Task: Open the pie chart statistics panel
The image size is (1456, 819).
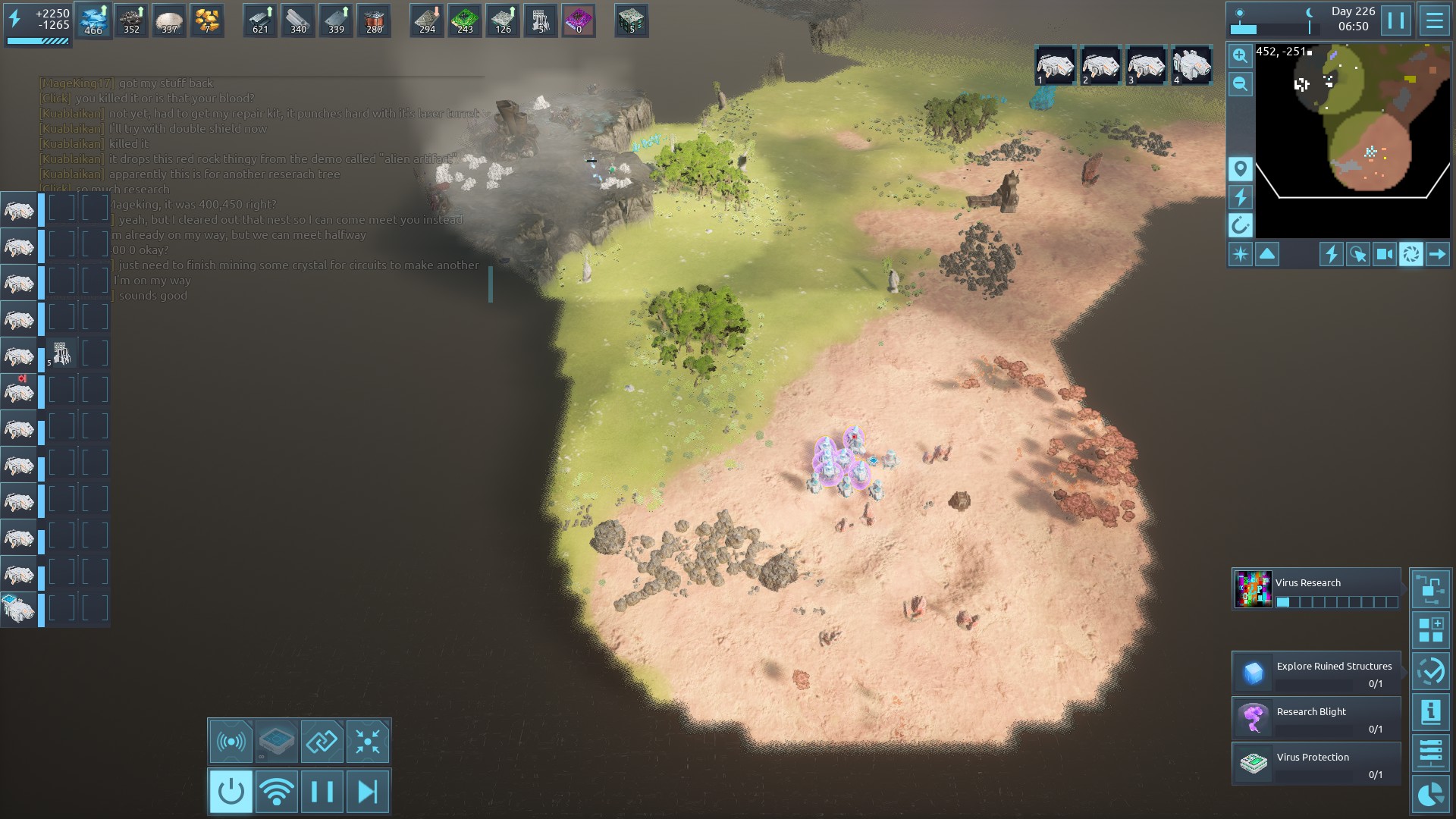Action: 1430,794
